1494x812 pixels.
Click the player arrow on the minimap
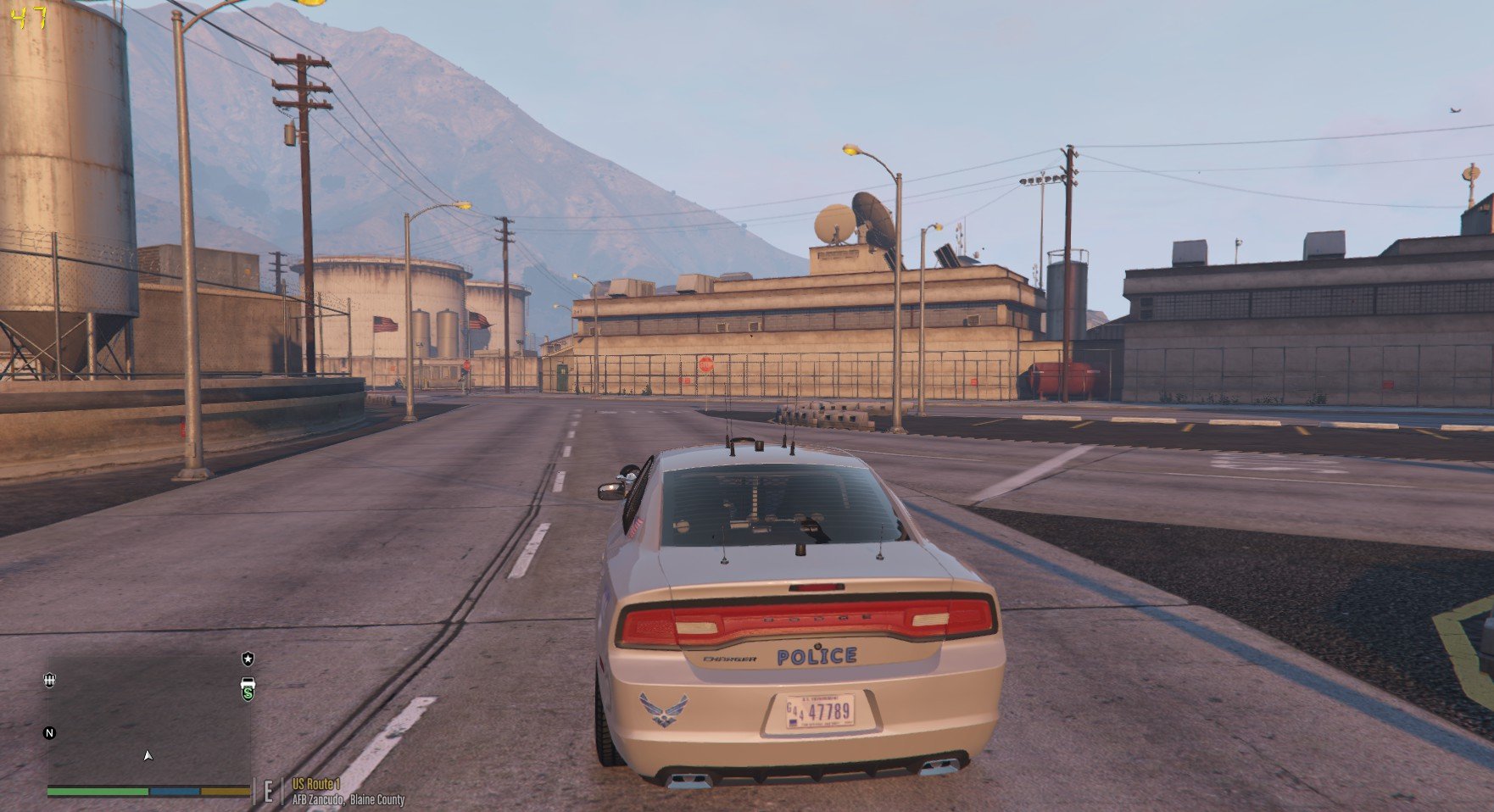(148, 755)
